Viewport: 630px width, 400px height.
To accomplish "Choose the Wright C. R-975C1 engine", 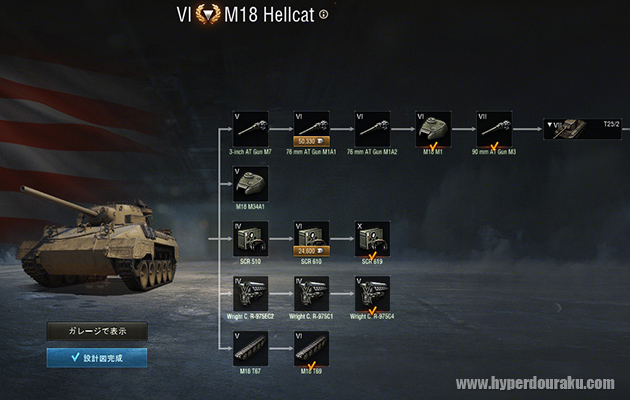I will tap(311, 293).
